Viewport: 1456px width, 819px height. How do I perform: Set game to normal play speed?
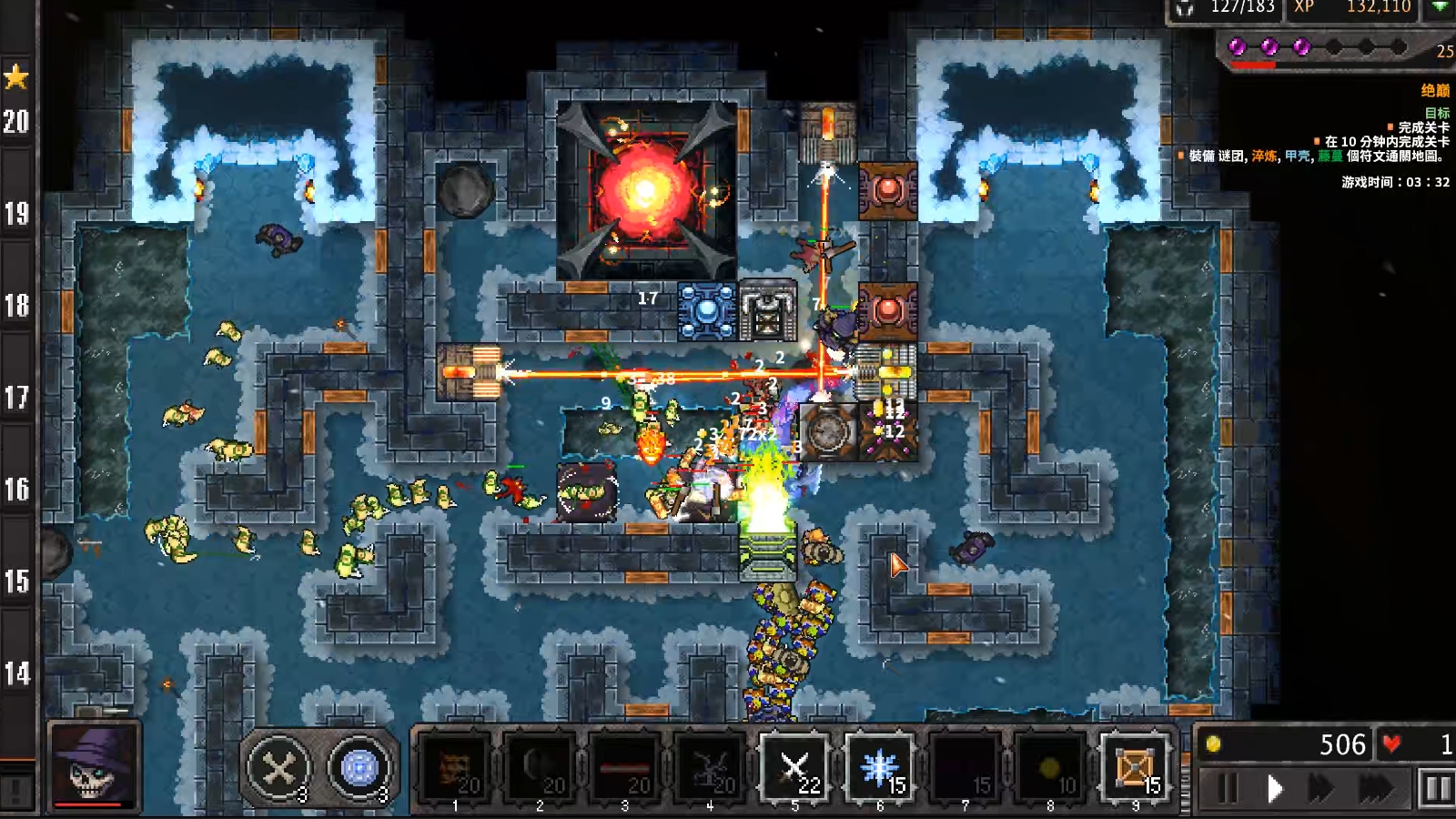[1274, 788]
